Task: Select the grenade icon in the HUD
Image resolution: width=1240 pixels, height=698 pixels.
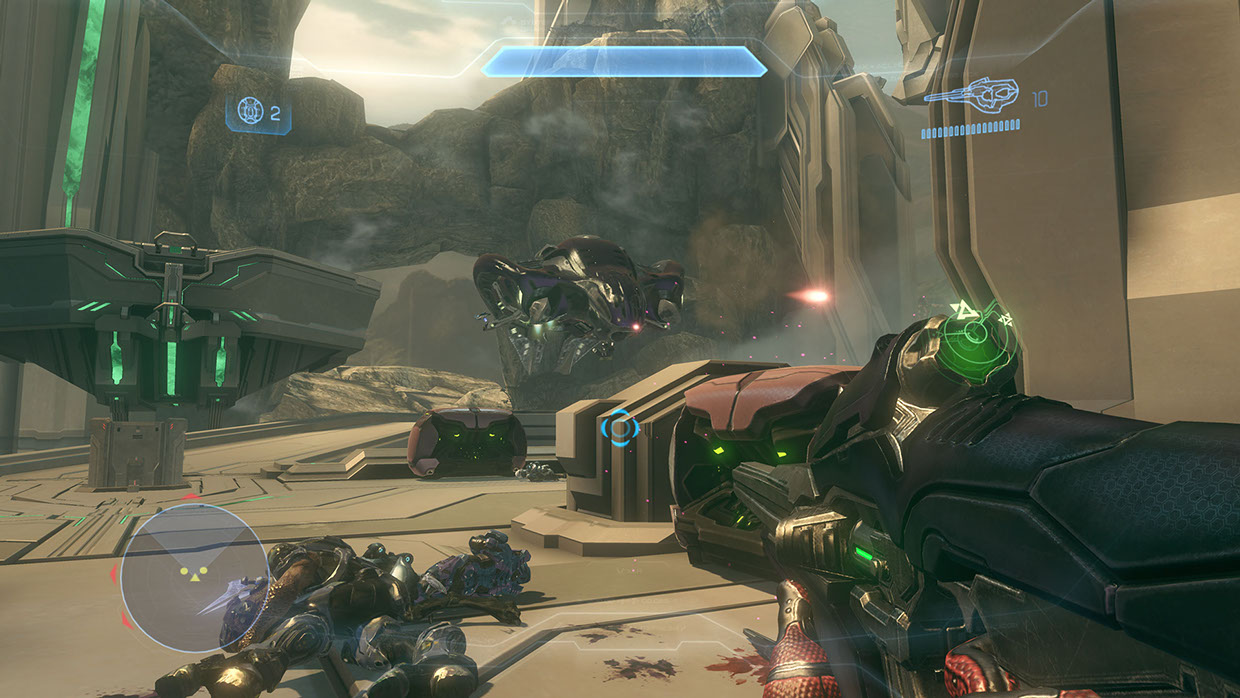Action: pyautogui.click(x=250, y=111)
